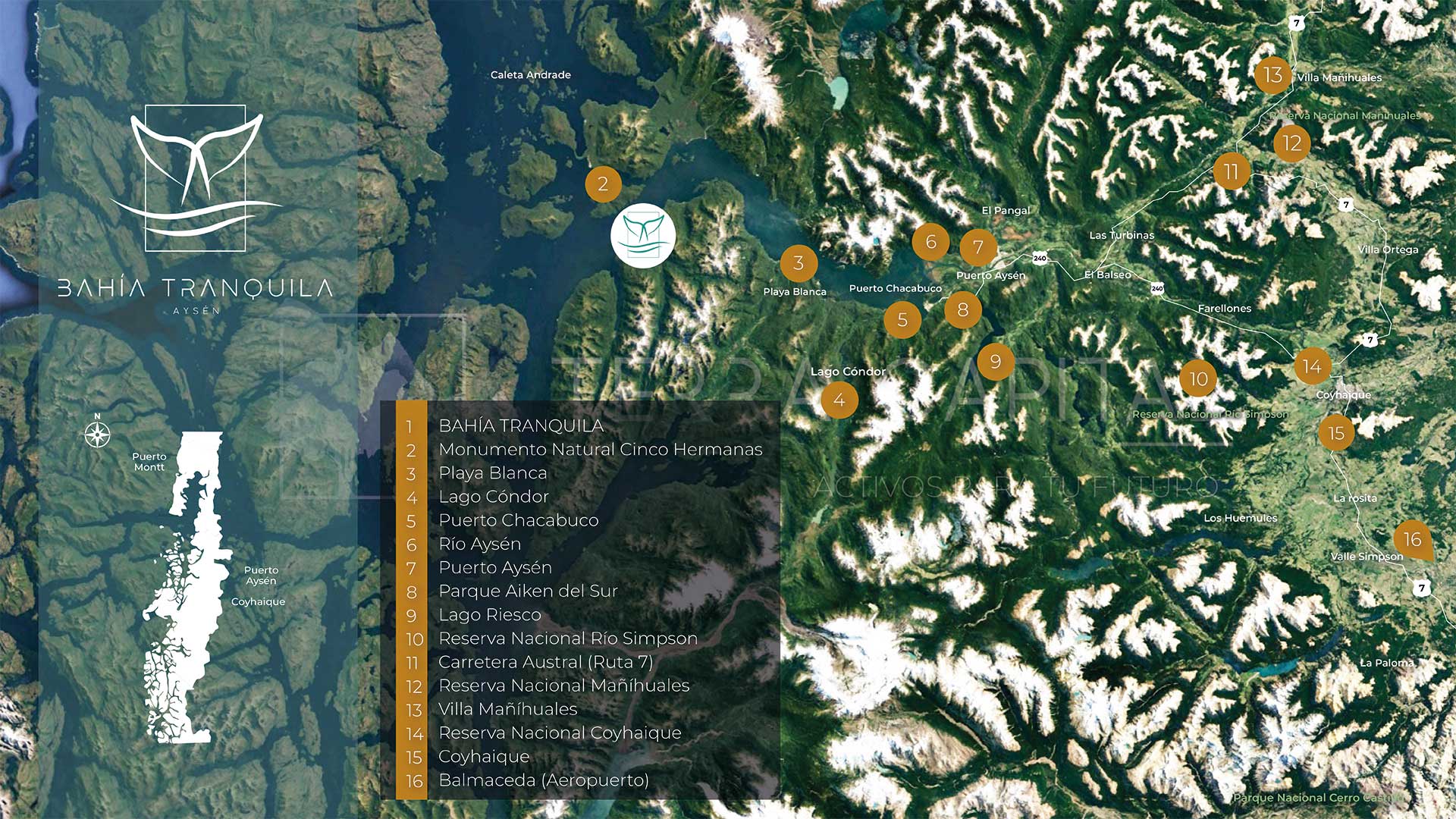
Task: Choose Río Aysén in the legend list
Action: (479, 544)
